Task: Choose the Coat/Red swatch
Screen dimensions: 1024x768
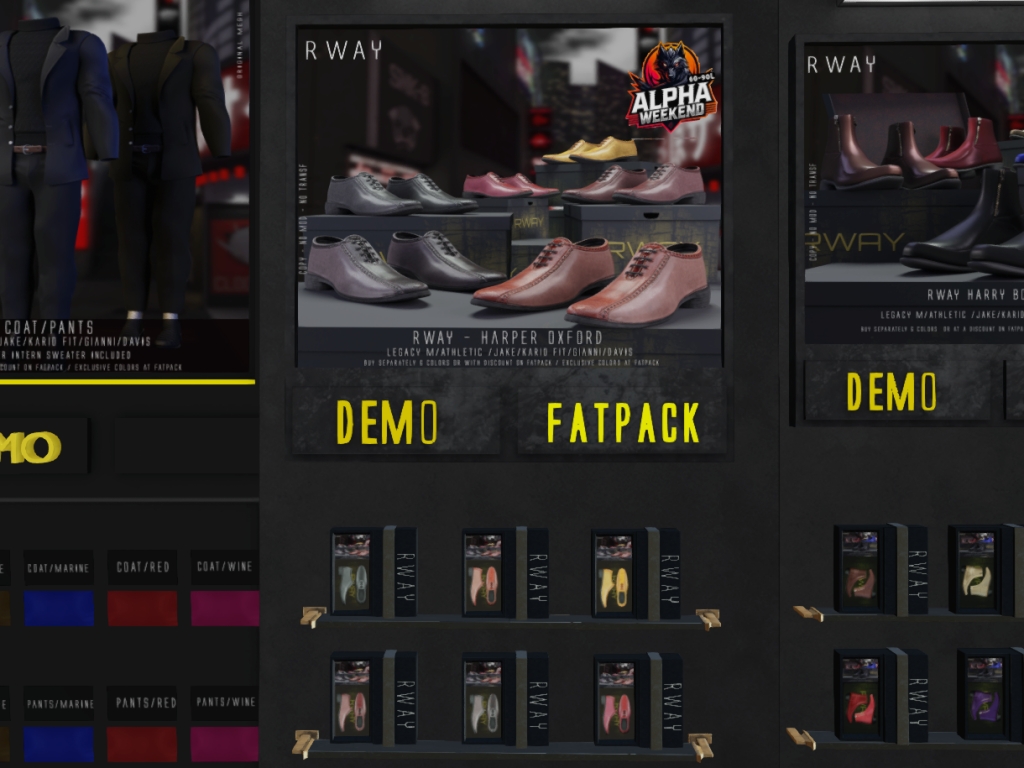Action: [x=142, y=607]
